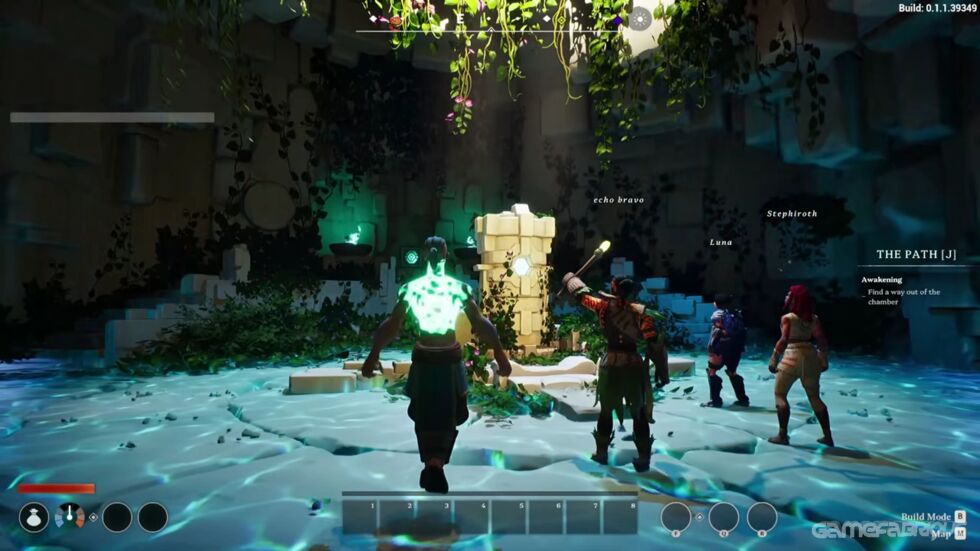The height and width of the screenshot is (551, 980).
Task: Select hotbar slot number 1
Action: click(x=361, y=516)
